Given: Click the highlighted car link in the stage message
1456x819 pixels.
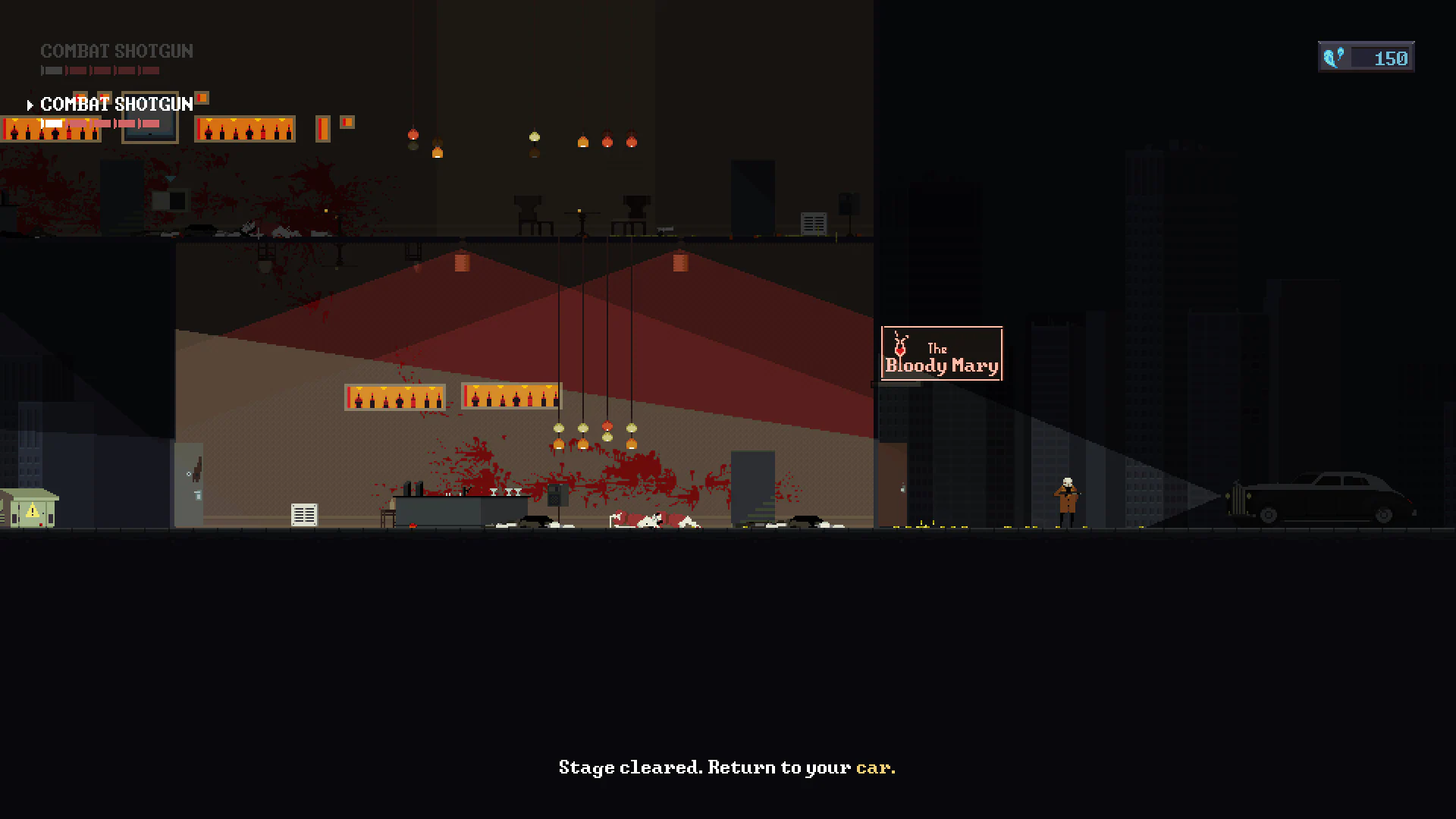Looking at the screenshot, I should point(875,767).
